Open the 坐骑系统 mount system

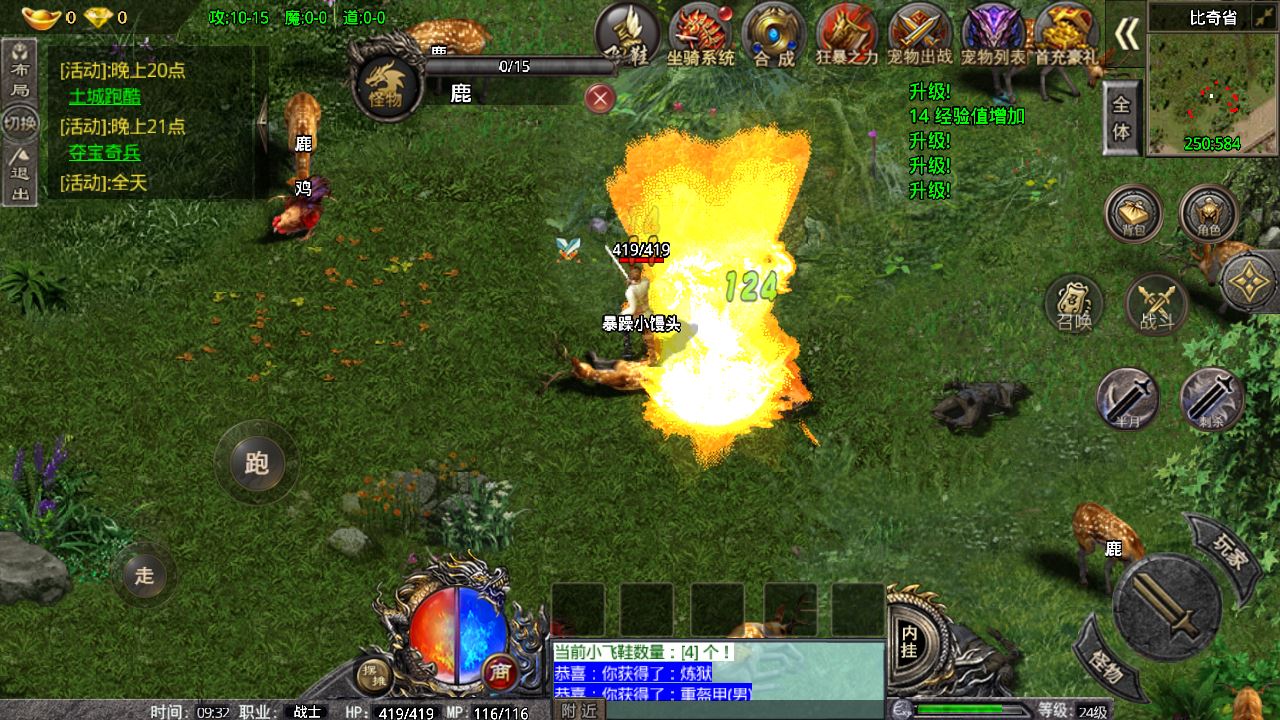point(700,33)
